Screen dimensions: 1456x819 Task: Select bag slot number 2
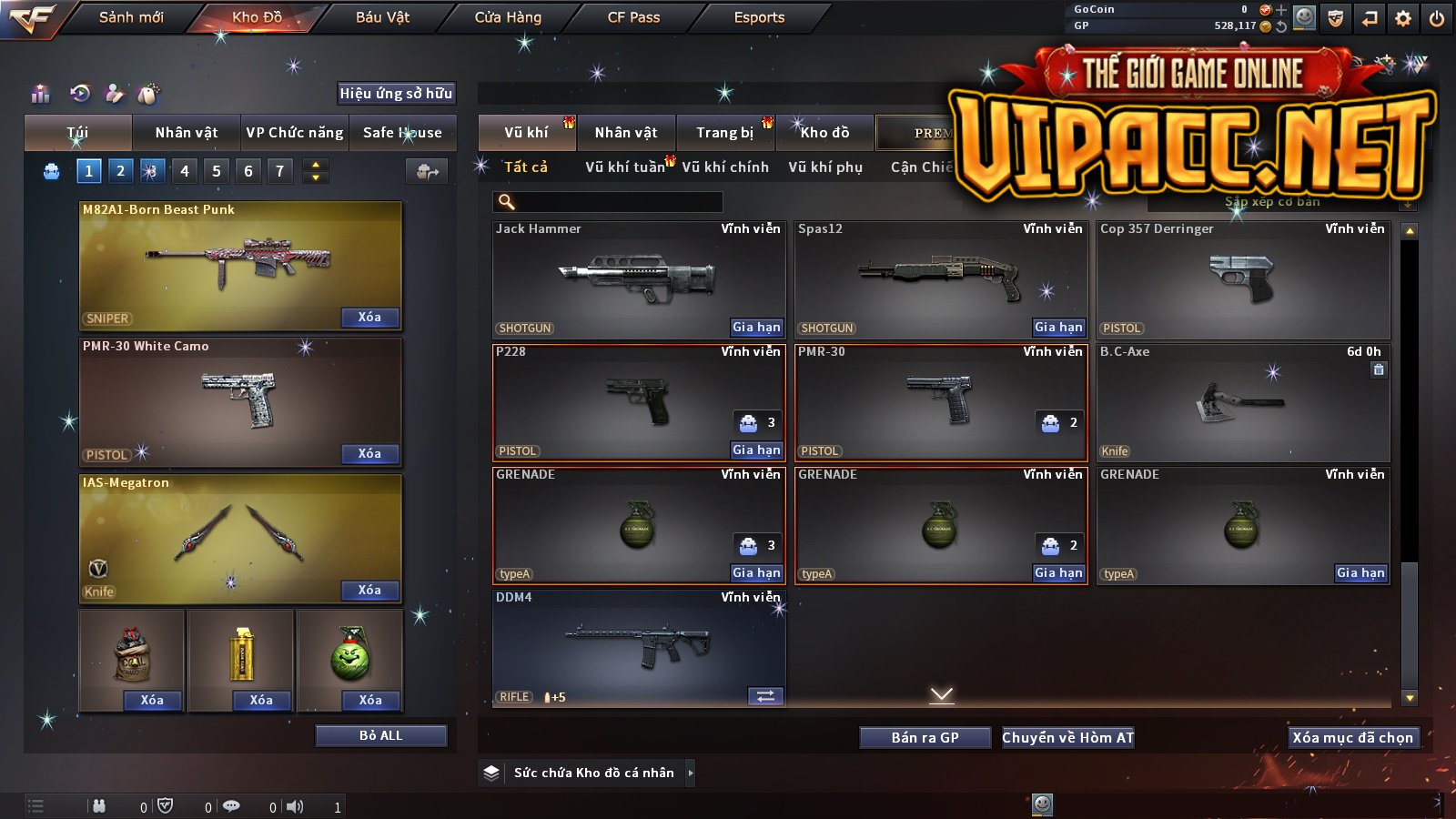pyautogui.click(x=120, y=171)
